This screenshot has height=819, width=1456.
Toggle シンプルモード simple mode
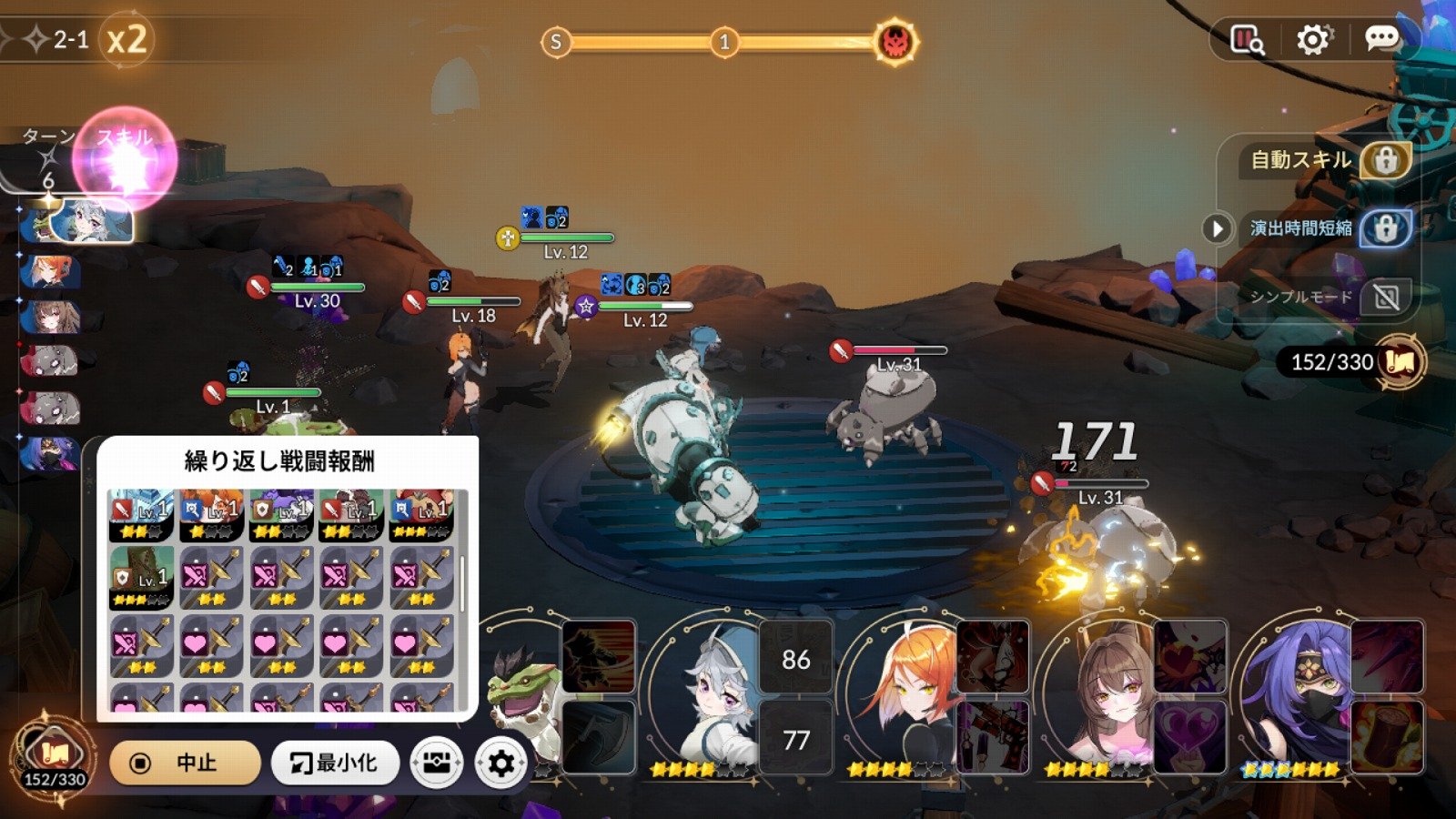pos(1385,297)
